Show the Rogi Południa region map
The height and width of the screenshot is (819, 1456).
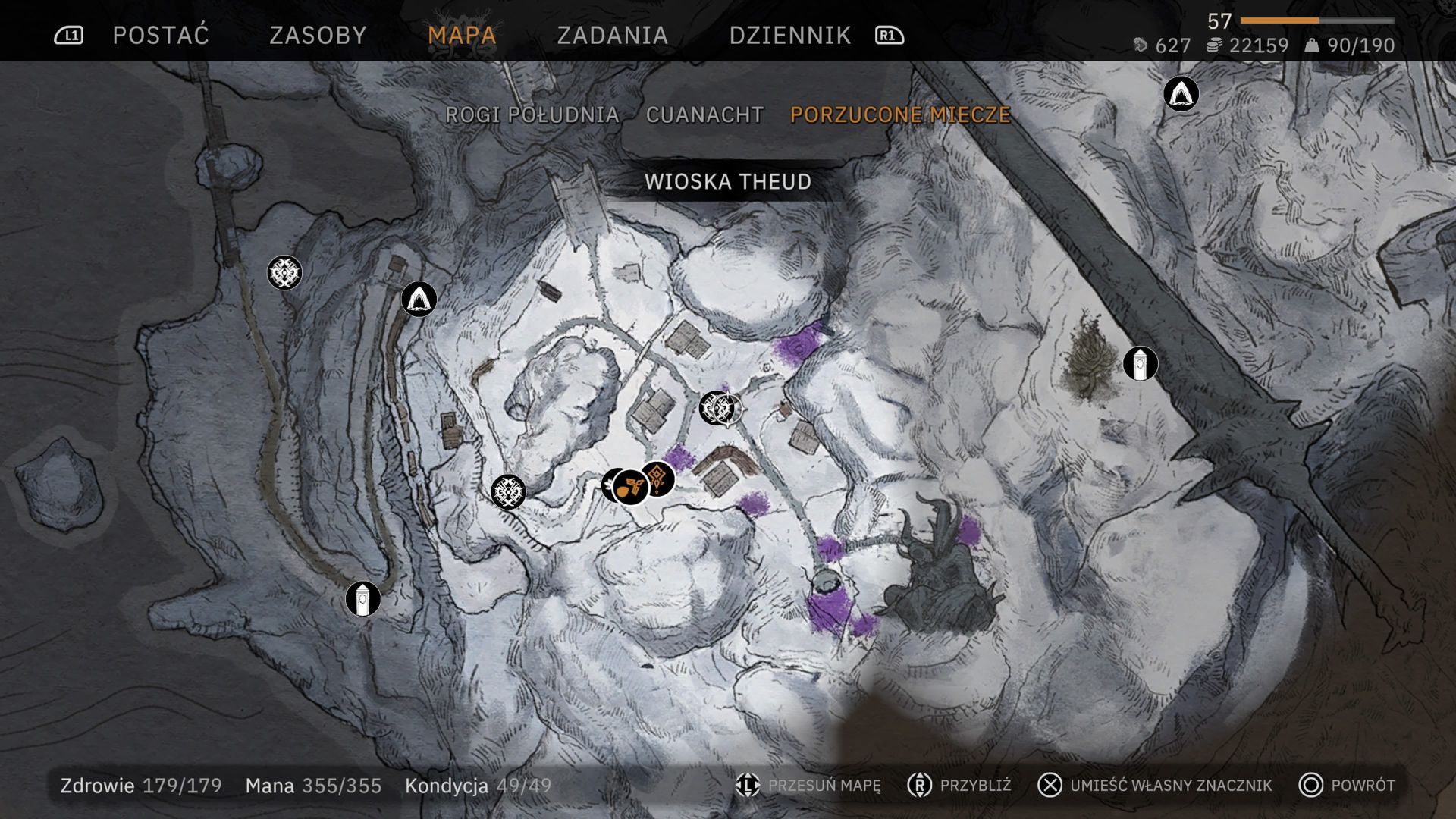point(532,115)
